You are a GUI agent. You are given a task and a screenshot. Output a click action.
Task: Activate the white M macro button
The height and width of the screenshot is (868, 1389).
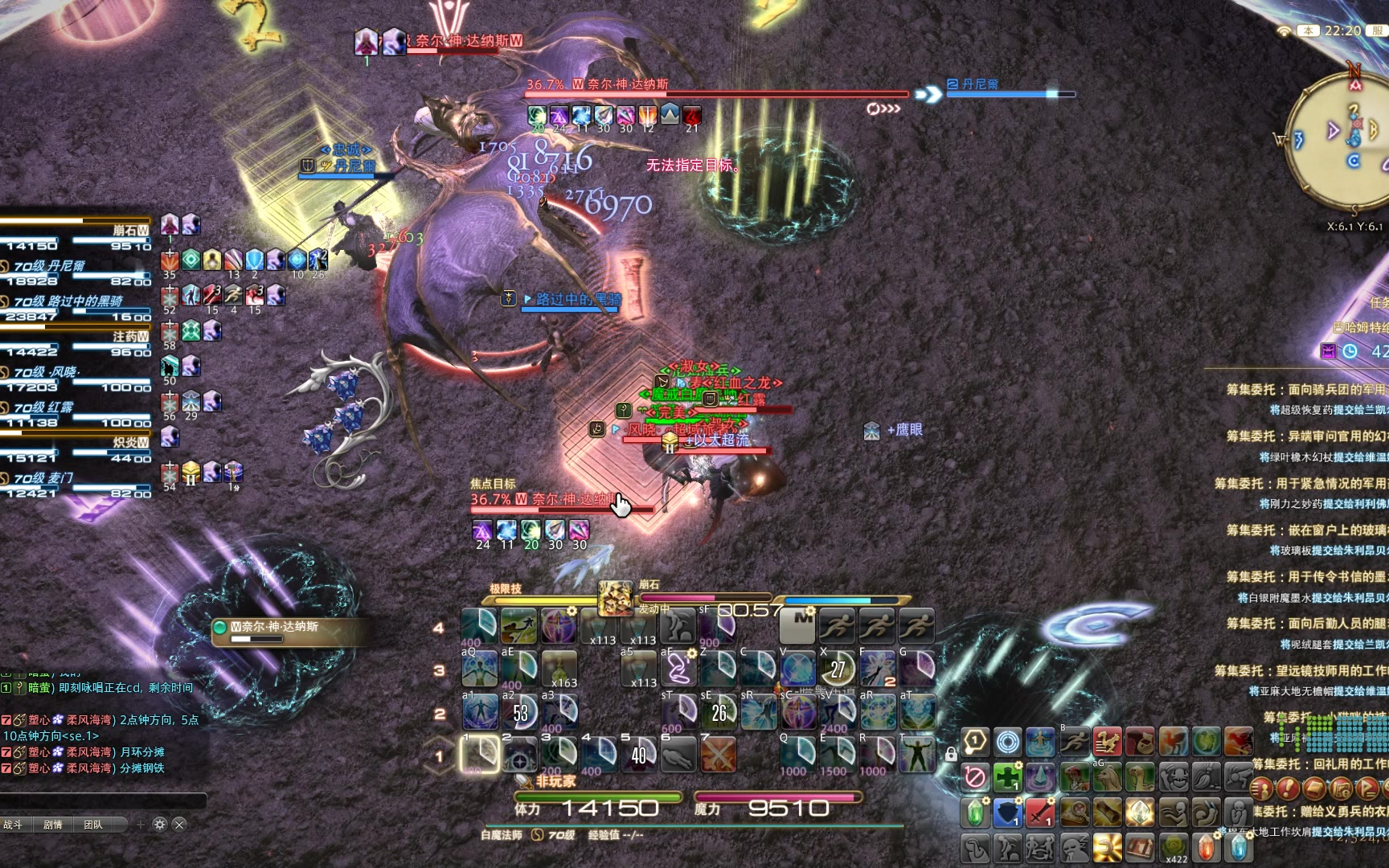click(x=798, y=624)
